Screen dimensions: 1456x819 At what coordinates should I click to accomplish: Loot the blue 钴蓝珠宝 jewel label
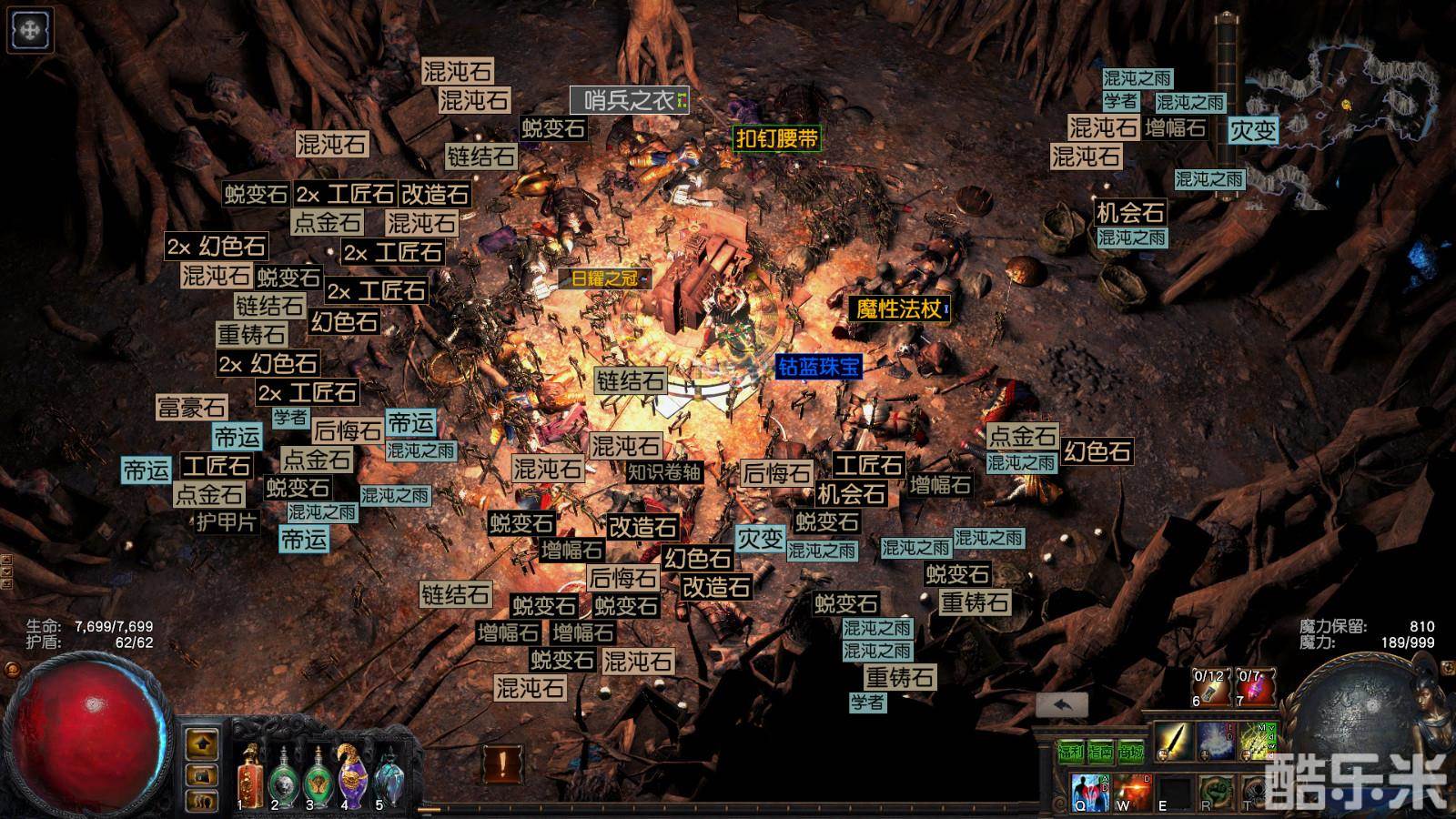[x=818, y=367]
